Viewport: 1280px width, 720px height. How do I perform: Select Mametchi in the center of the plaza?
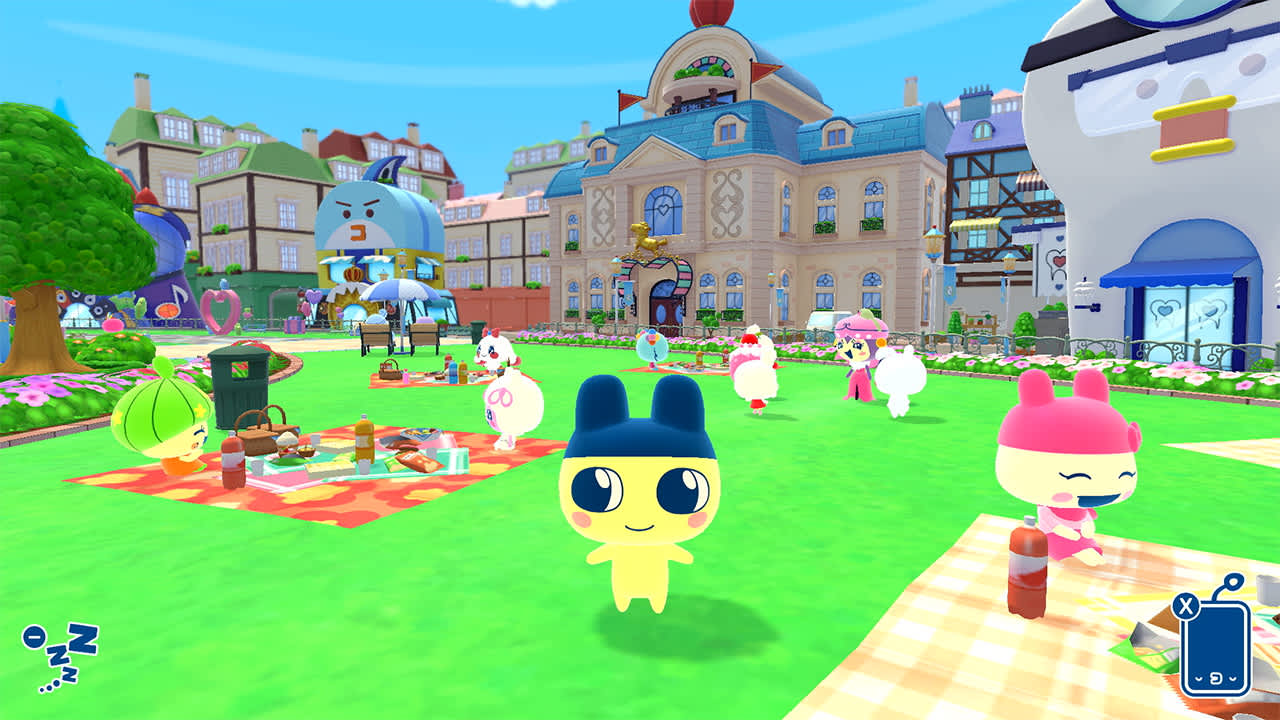point(637,490)
